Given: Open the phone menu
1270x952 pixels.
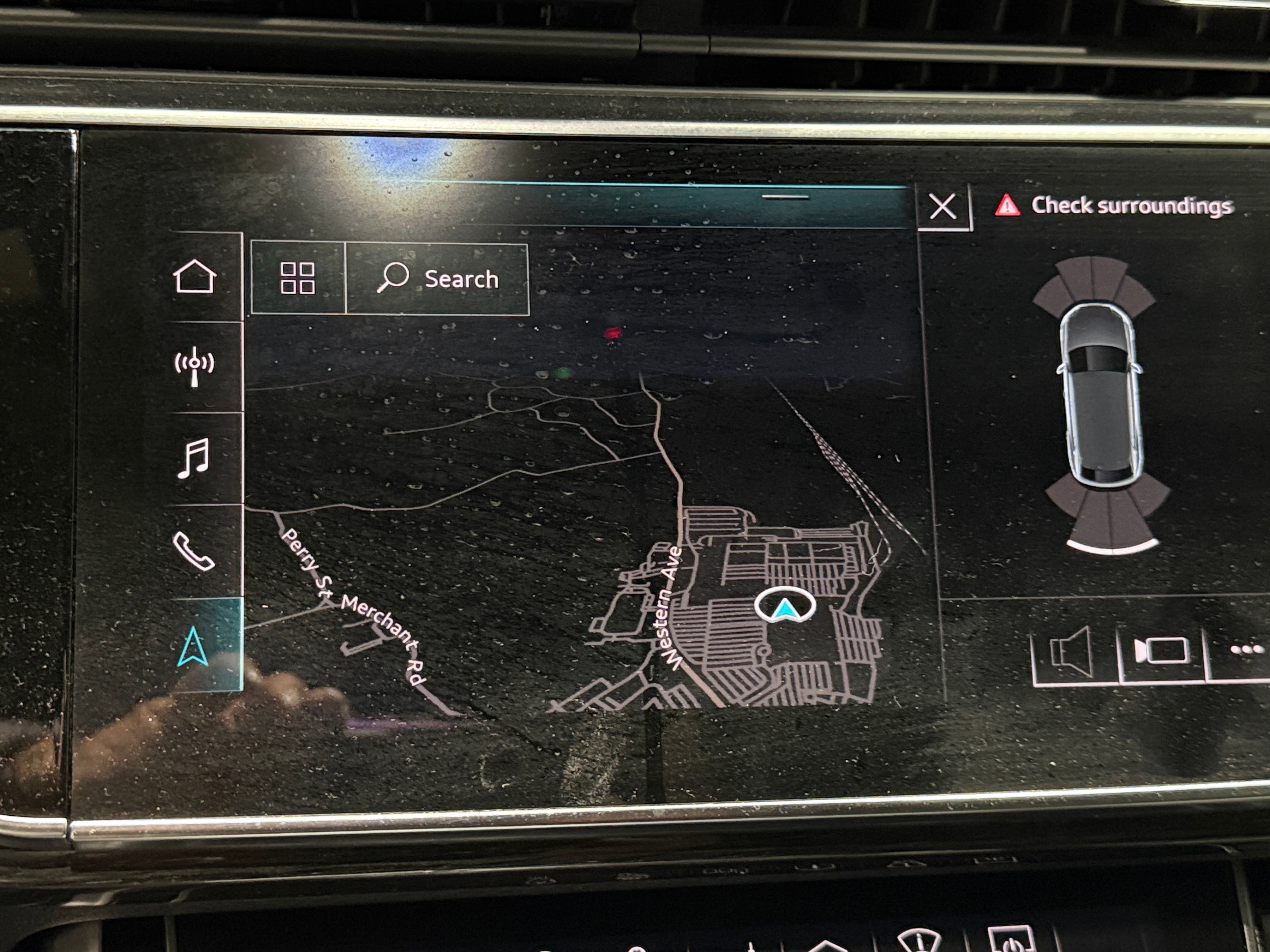Looking at the screenshot, I should pos(193,552).
